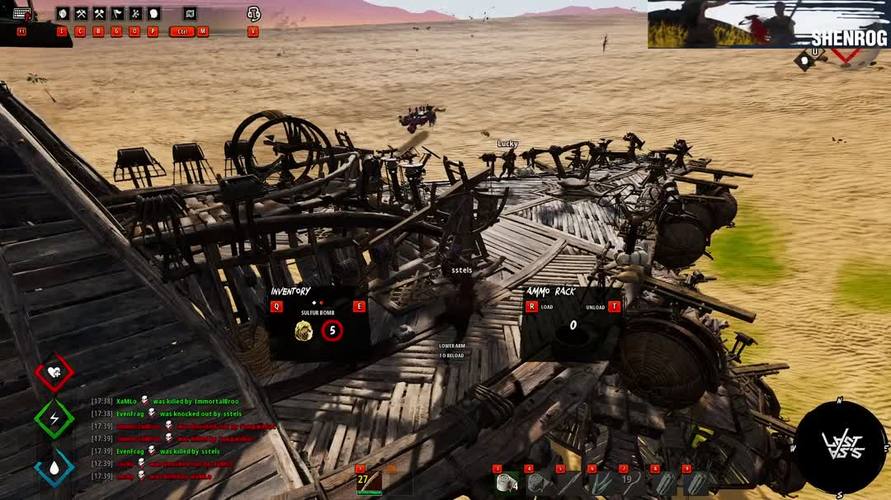Click the flag icon in top bar
The width and height of the screenshot is (891, 500).
coord(117,14)
